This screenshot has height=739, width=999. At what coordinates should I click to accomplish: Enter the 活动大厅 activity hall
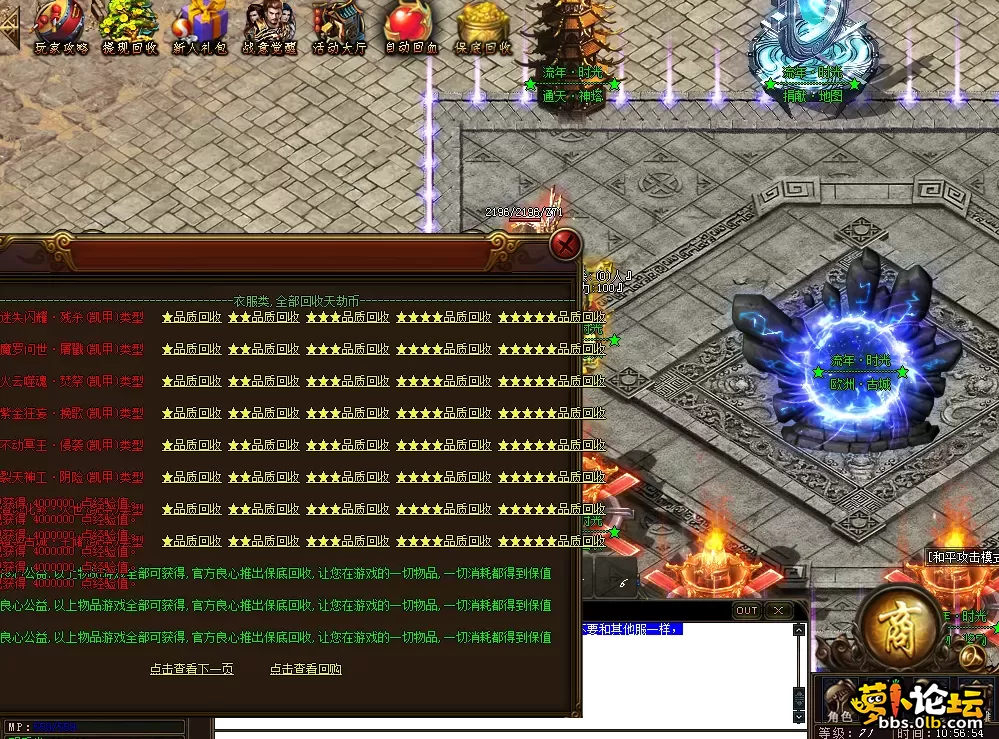click(x=340, y=27)
